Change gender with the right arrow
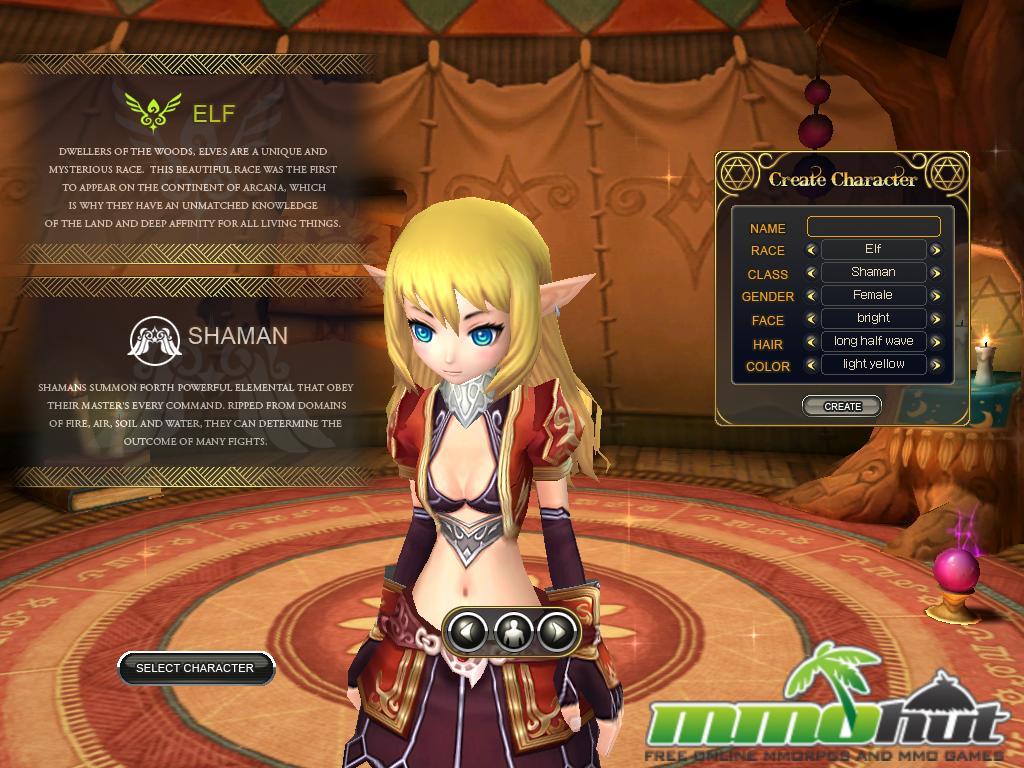The height and width of the screenshot is (768, 1024). point(936,296)
